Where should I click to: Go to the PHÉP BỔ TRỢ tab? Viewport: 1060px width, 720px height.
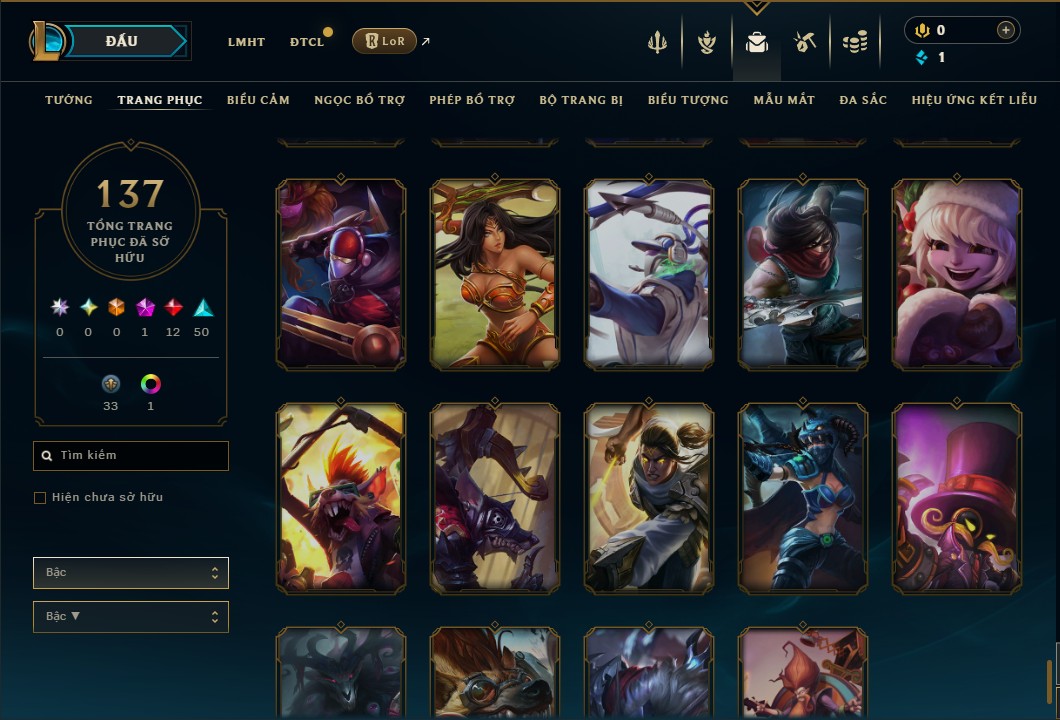coord(472,100)
